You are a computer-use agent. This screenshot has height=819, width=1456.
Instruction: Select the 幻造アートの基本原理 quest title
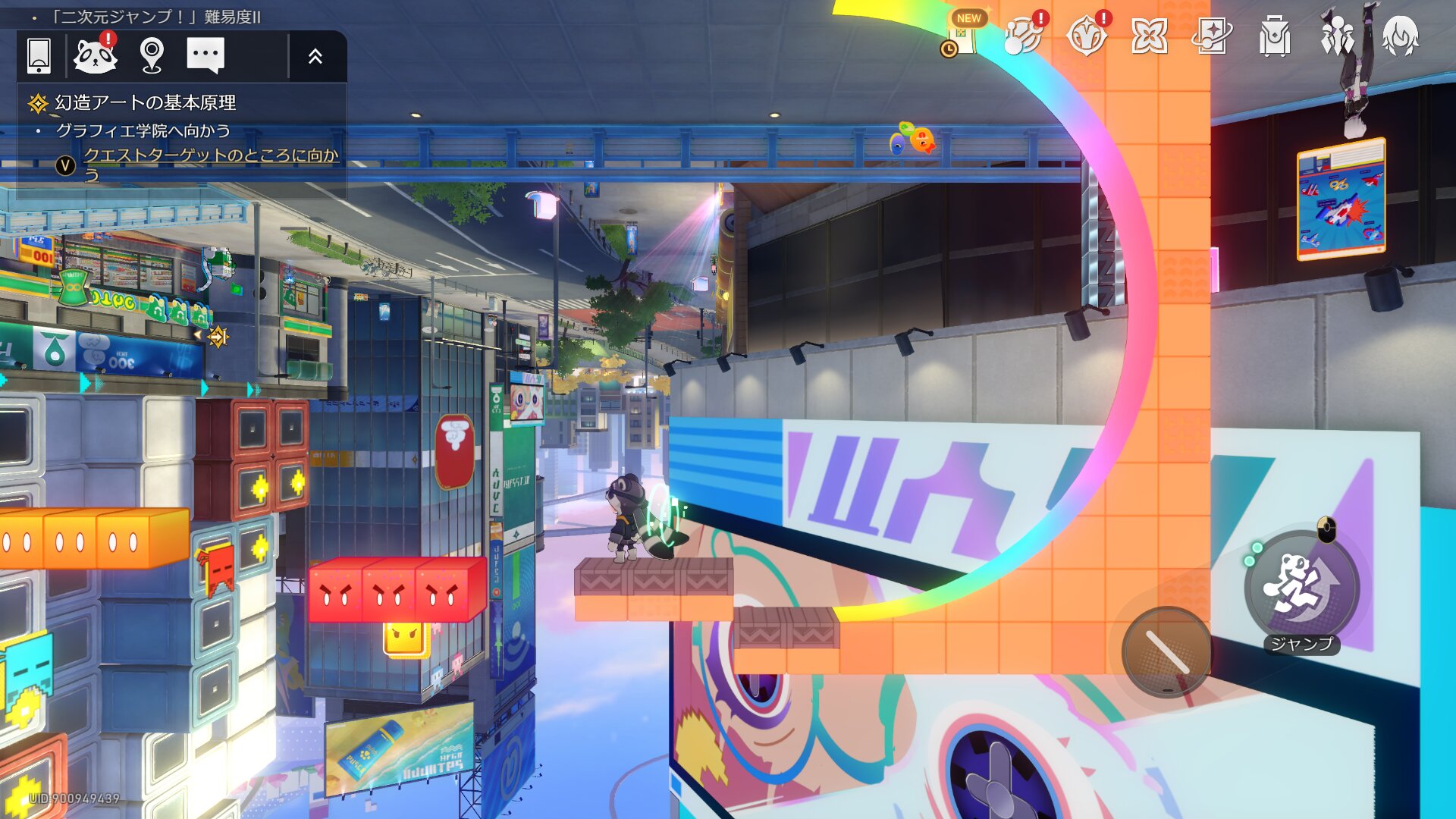click(145, 102)
